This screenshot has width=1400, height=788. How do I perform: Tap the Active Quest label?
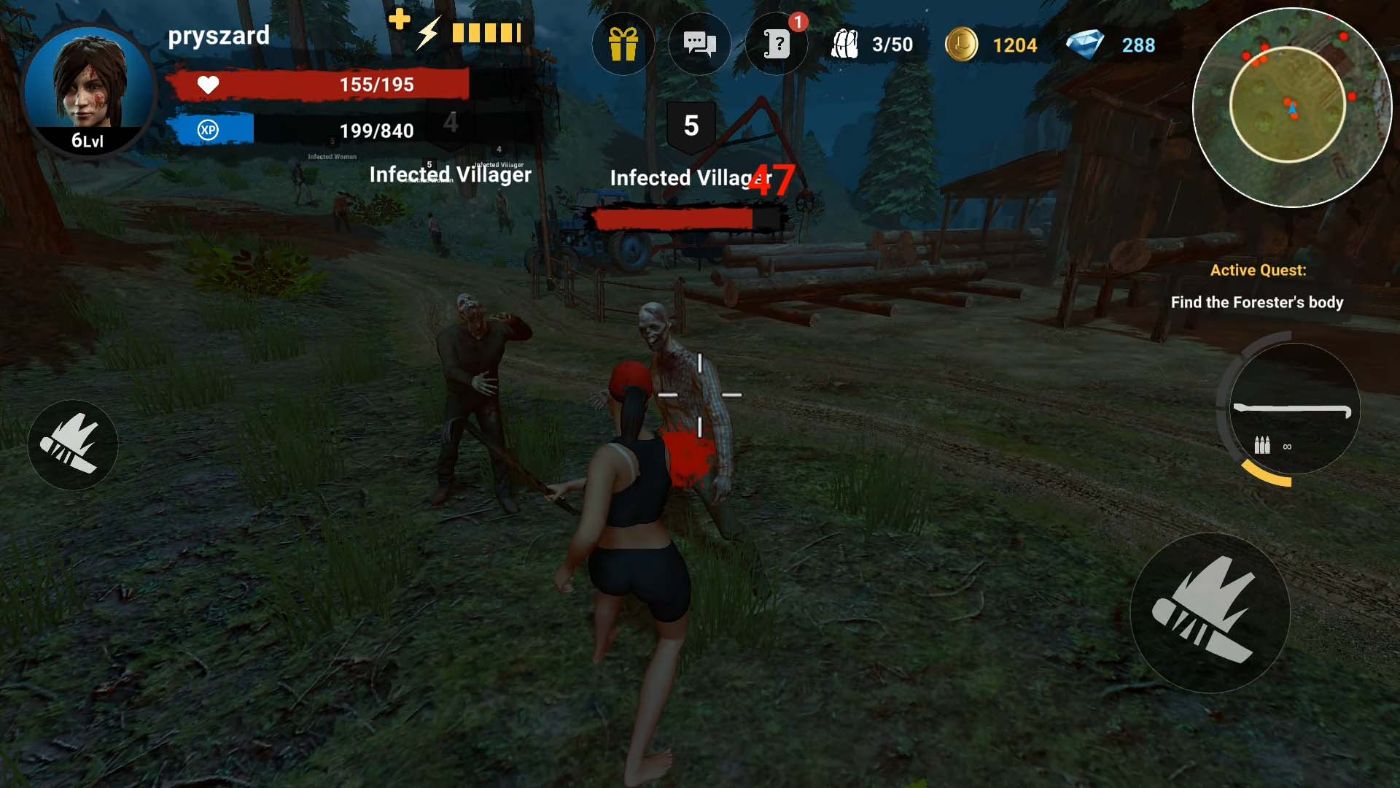click(x=1256, y=270)
